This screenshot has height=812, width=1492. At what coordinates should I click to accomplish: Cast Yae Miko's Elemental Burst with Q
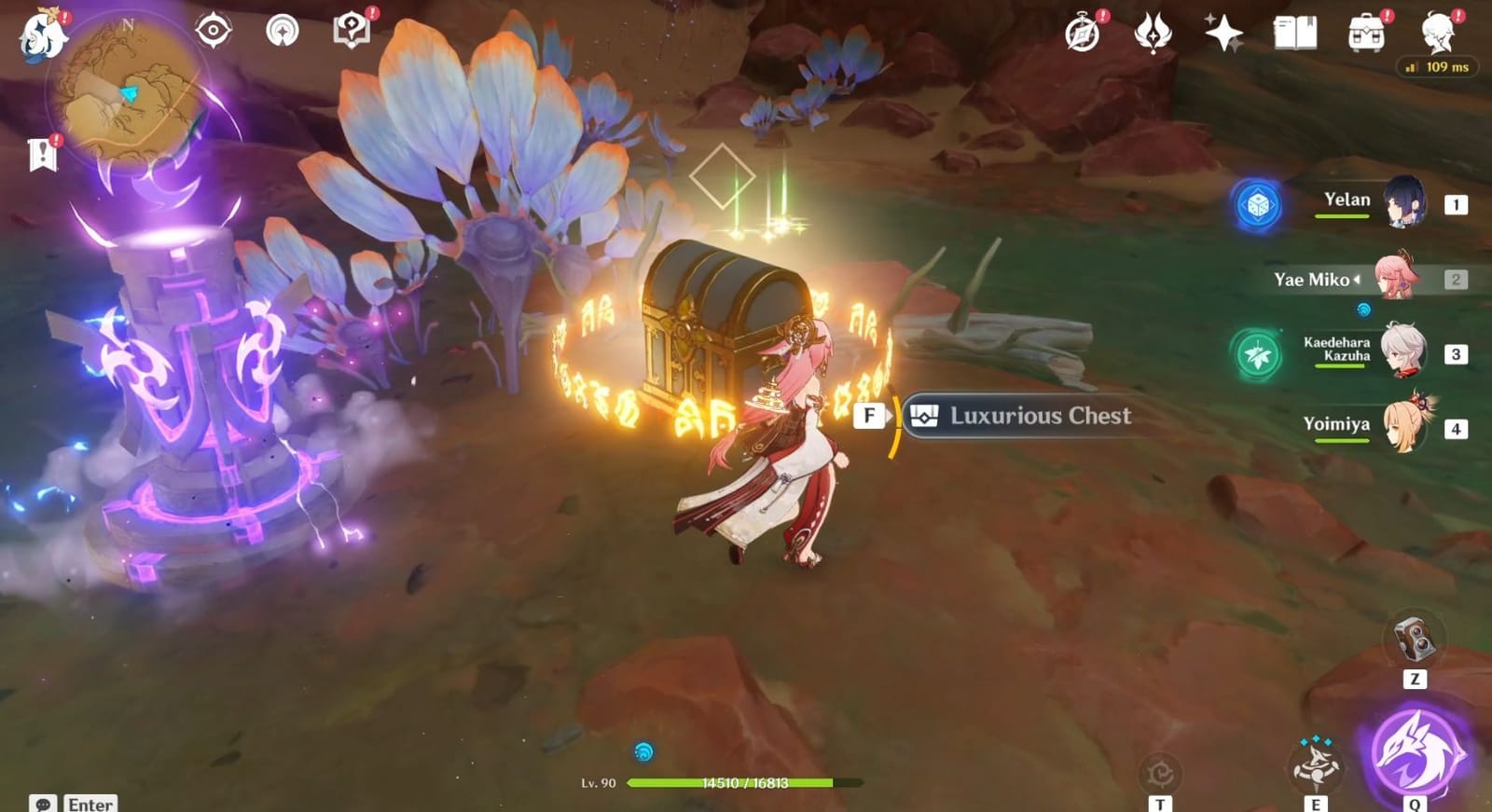(1414, 755)
